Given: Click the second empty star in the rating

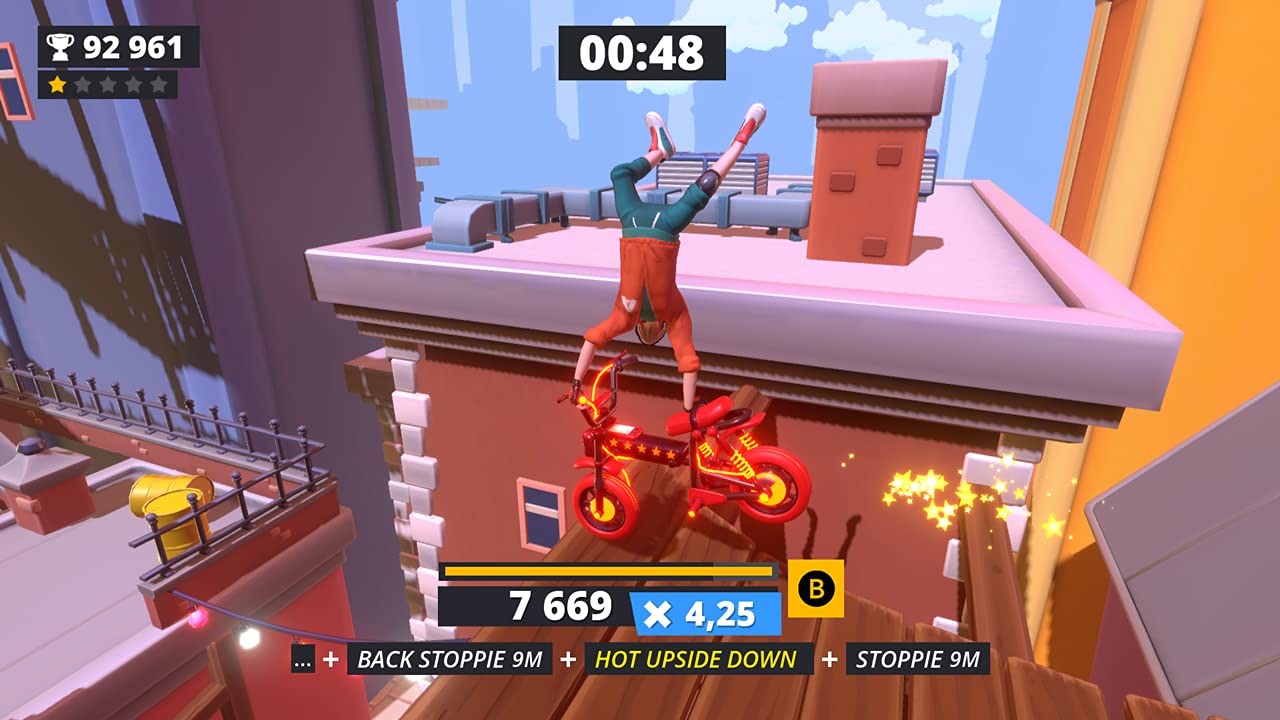Looking at the screenshot, I should (83, 85).
